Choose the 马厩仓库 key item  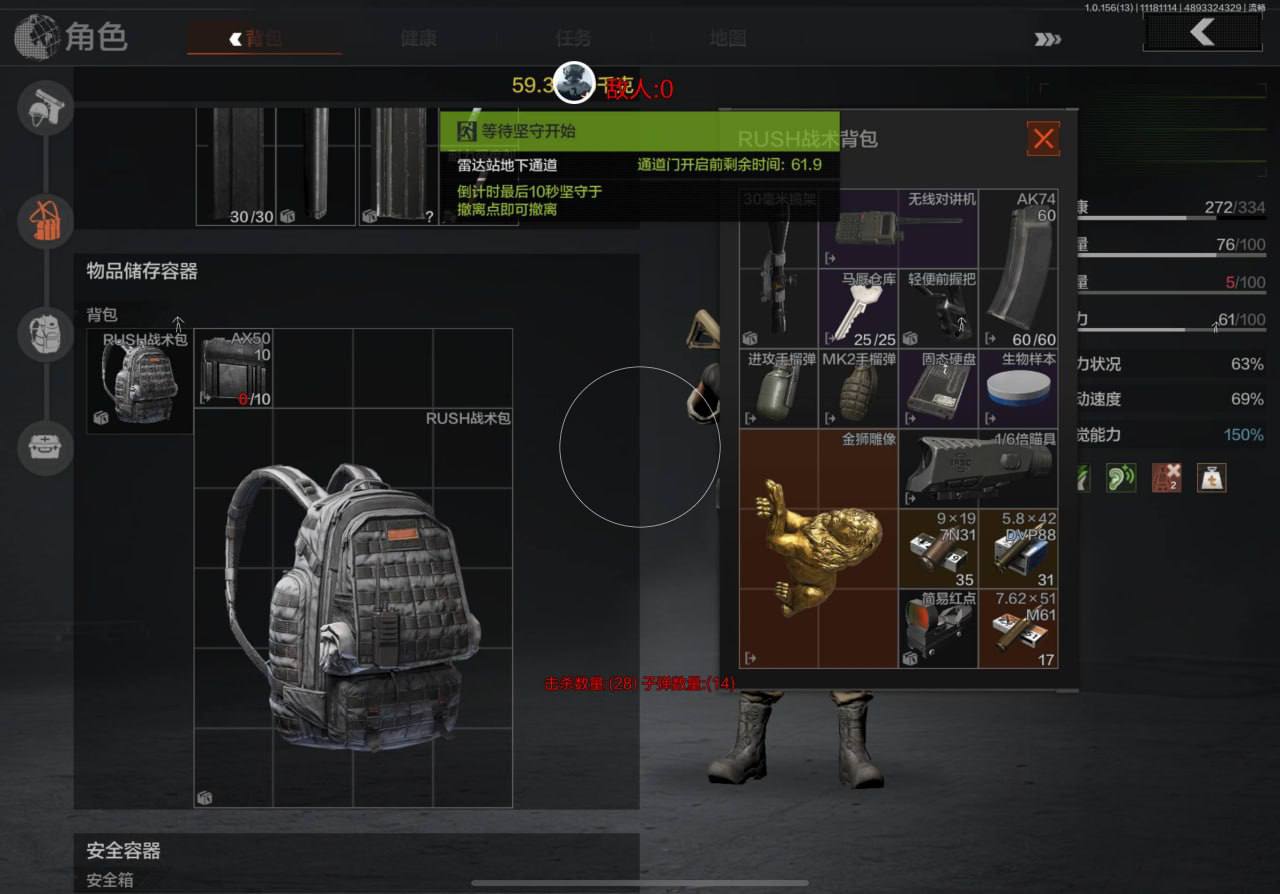pos(858,308)
